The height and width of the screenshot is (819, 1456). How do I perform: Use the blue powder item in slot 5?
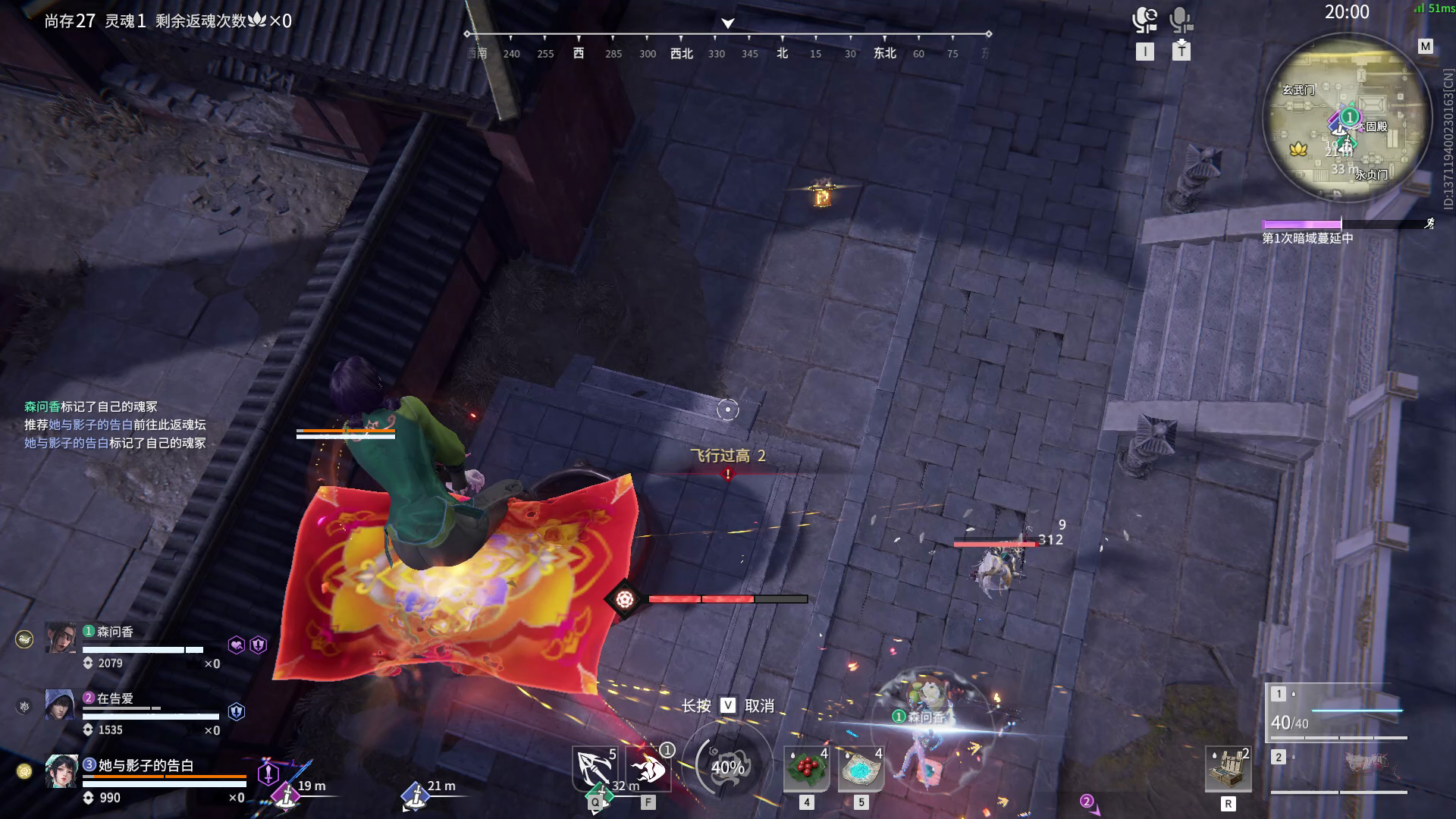pyautogui.click(x=861, y=768)
